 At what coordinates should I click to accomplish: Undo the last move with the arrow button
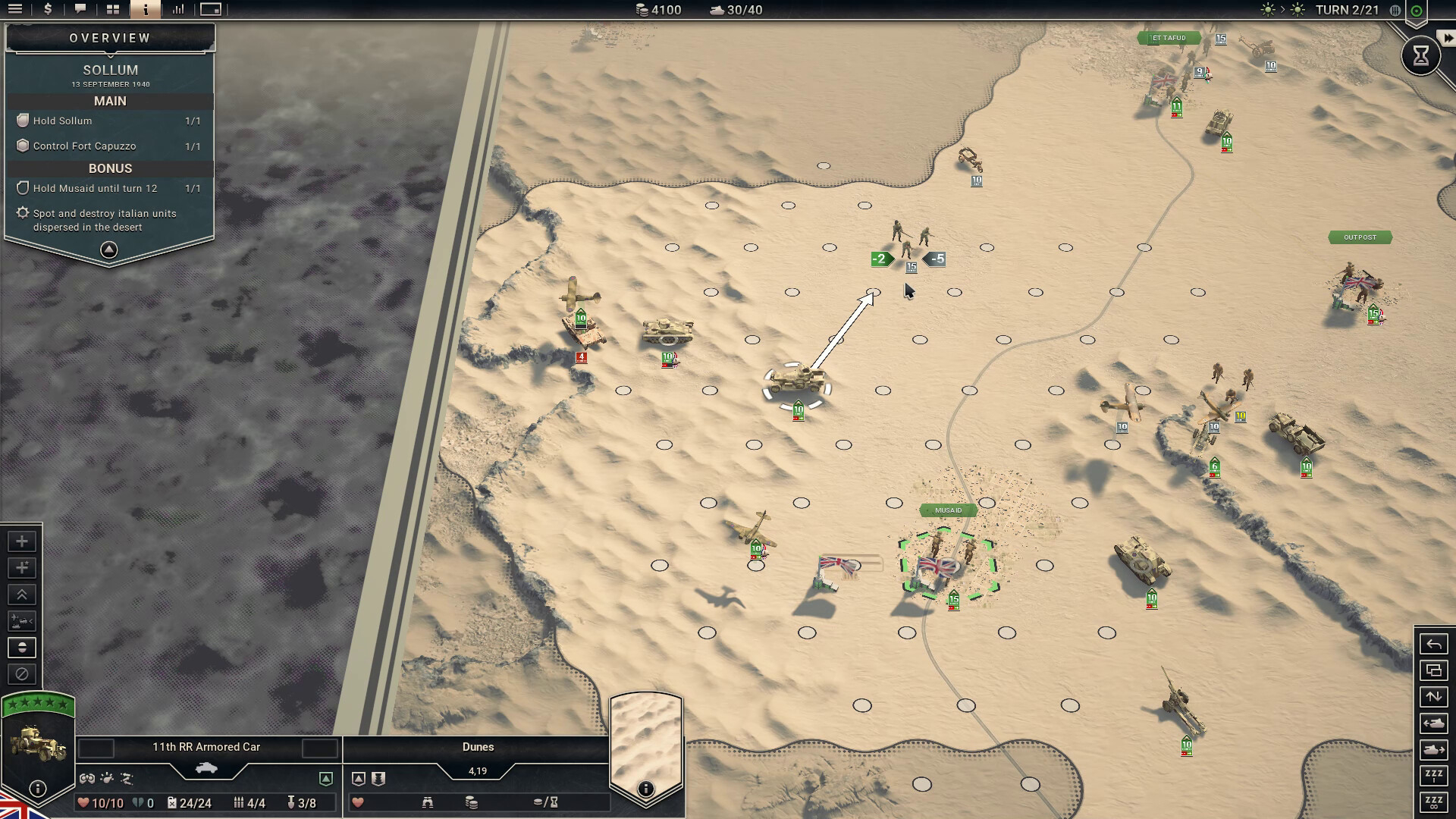[x=1433, y=645]
